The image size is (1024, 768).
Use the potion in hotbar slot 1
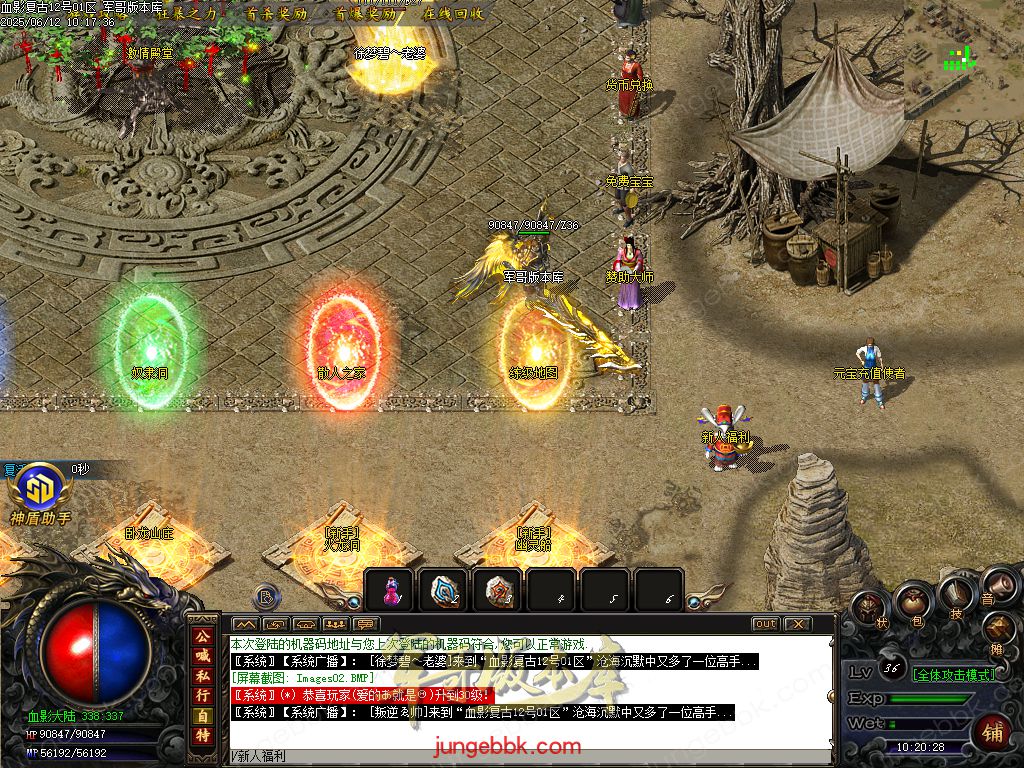point(391,591)
